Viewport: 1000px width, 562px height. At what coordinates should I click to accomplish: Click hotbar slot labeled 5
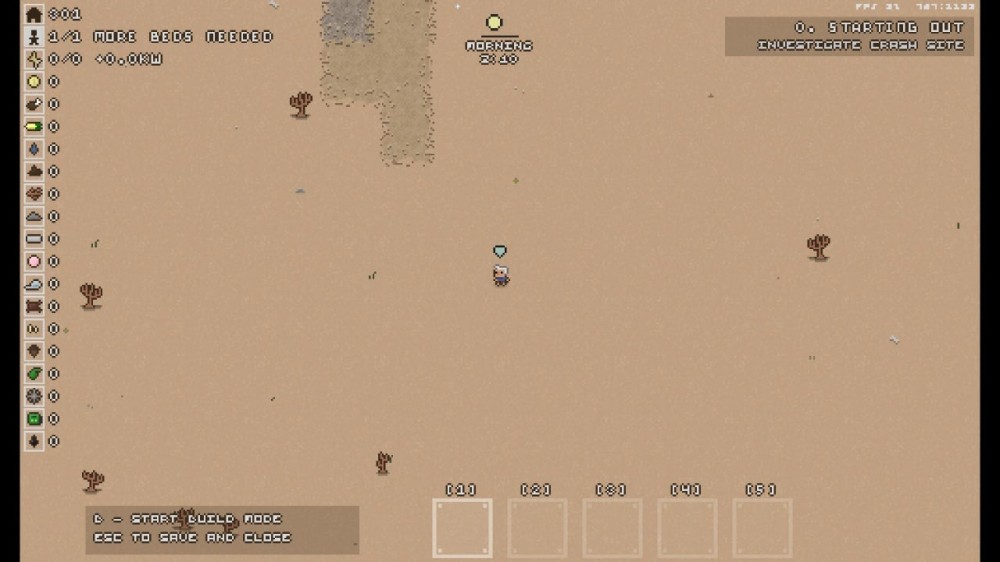click(762, 528)
